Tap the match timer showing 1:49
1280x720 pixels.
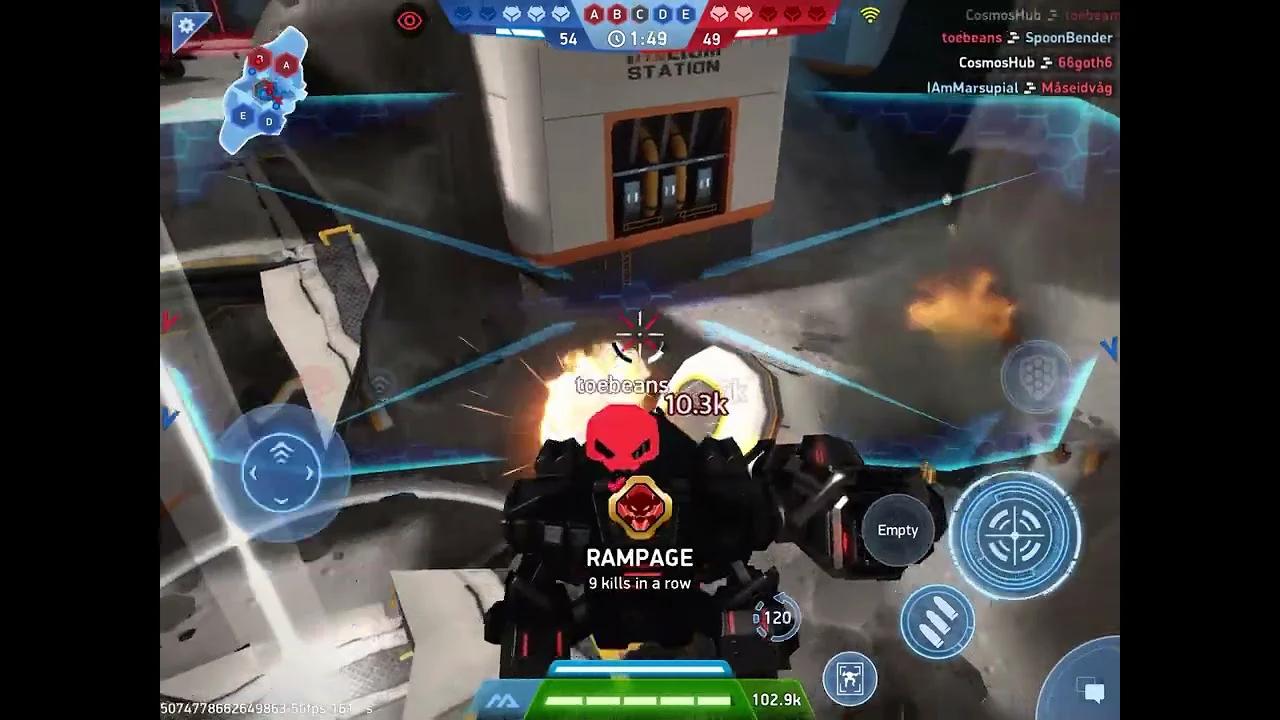(639, 40)
